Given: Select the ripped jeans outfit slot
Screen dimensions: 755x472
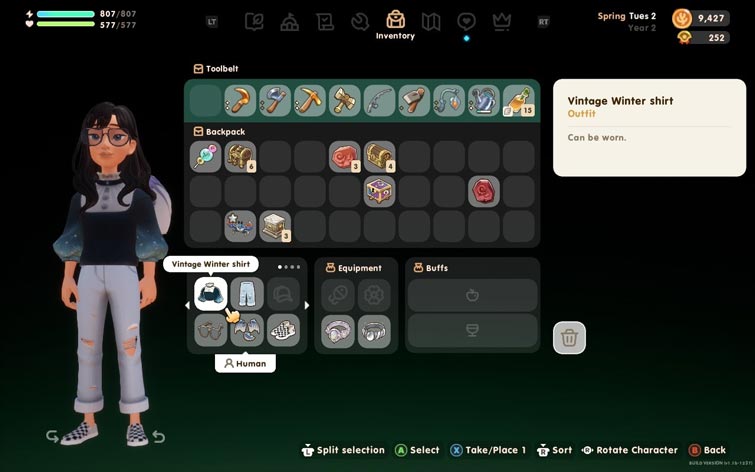Looking at the screenshot, I should [246, 293].
